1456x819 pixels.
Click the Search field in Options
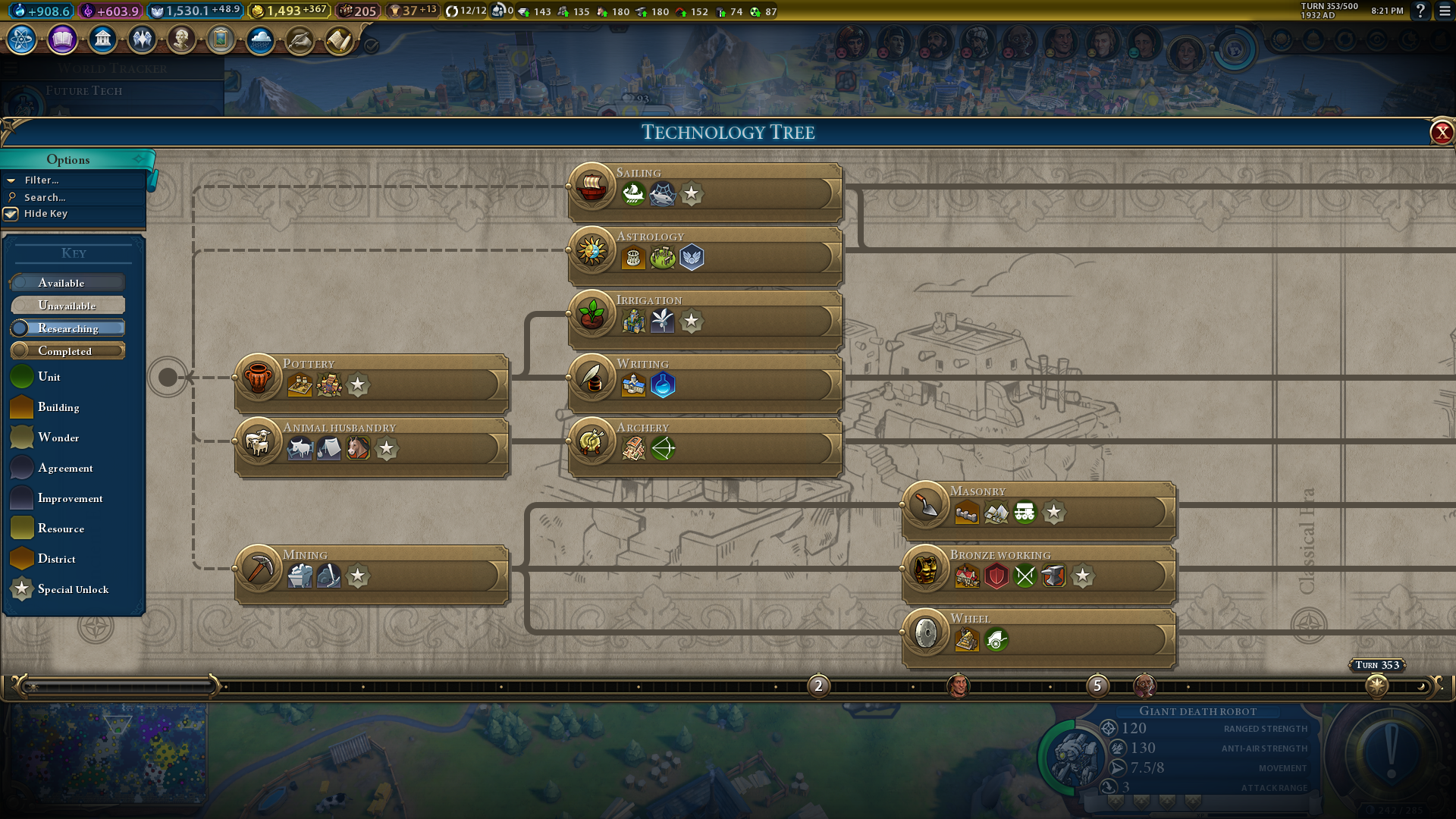[x=45, y=197]
